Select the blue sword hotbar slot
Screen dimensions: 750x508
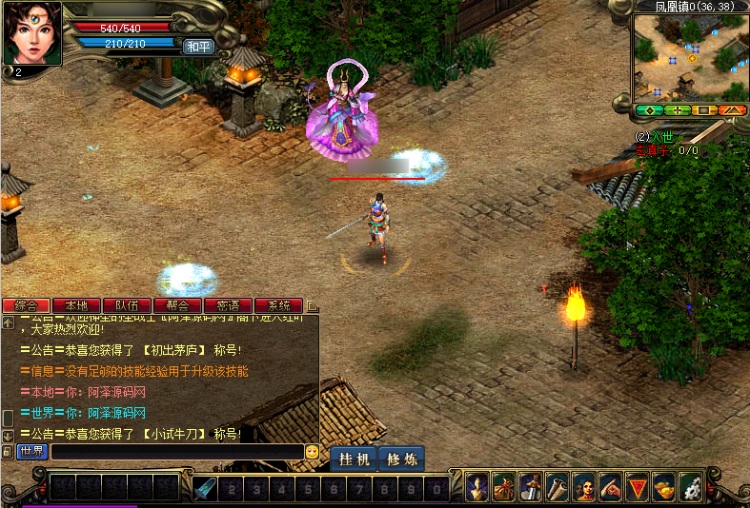205,488
